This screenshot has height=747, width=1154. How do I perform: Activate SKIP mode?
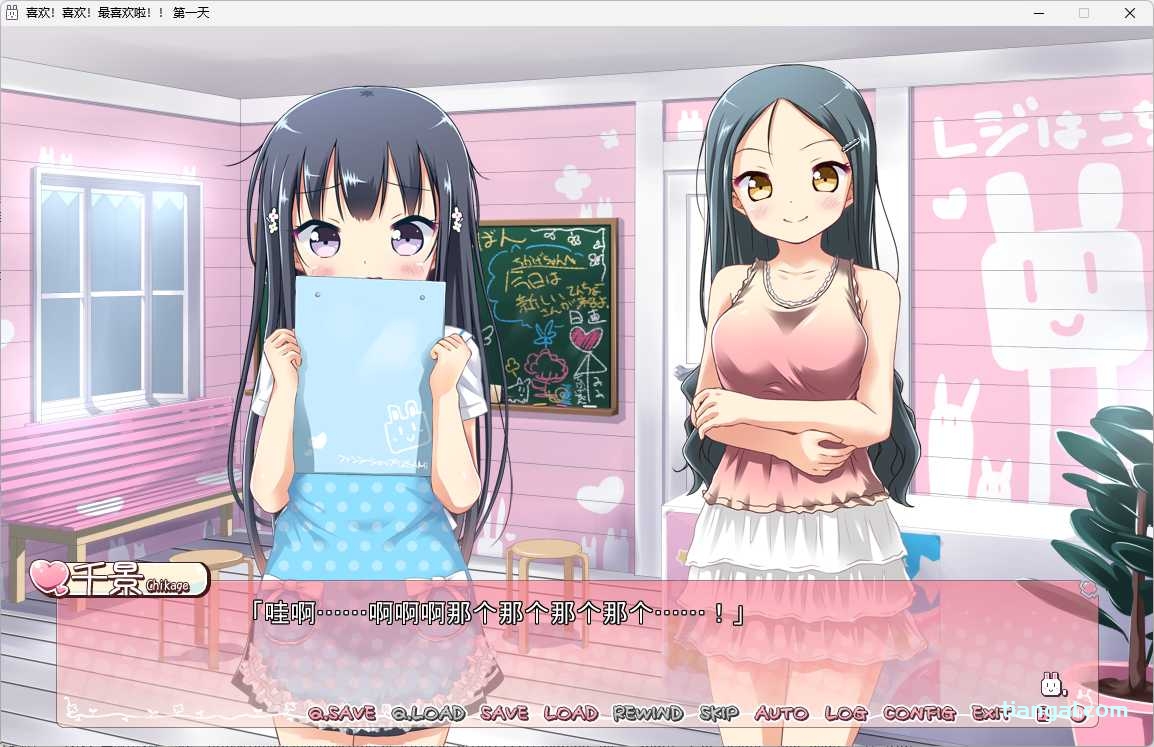(719, 713)
